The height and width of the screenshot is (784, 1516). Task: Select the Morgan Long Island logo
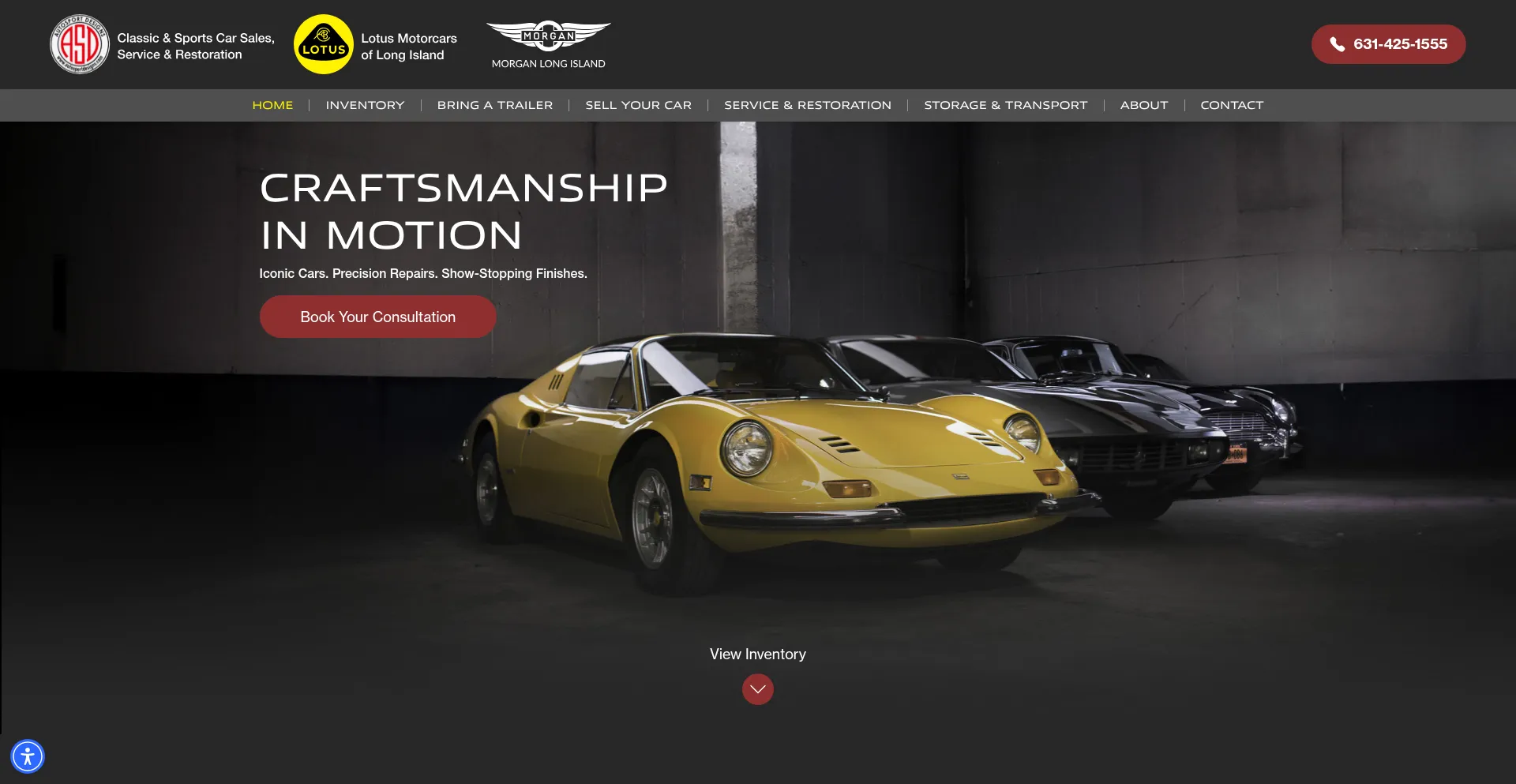548,44
